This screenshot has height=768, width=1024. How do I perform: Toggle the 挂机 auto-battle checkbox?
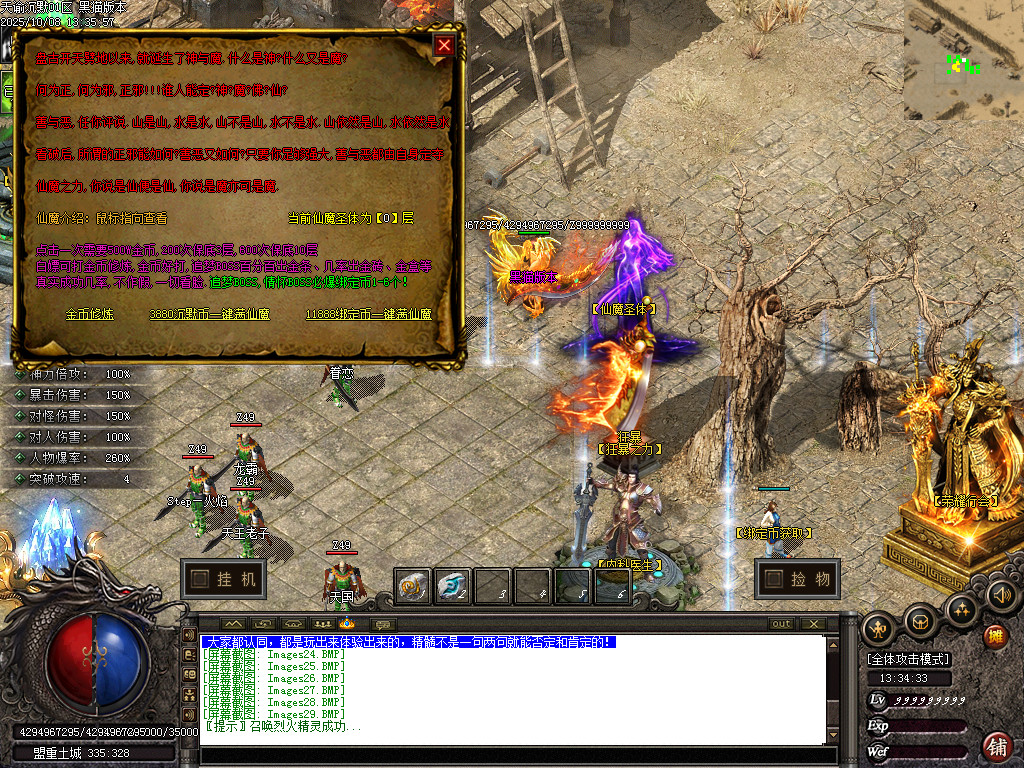point(200,578)
